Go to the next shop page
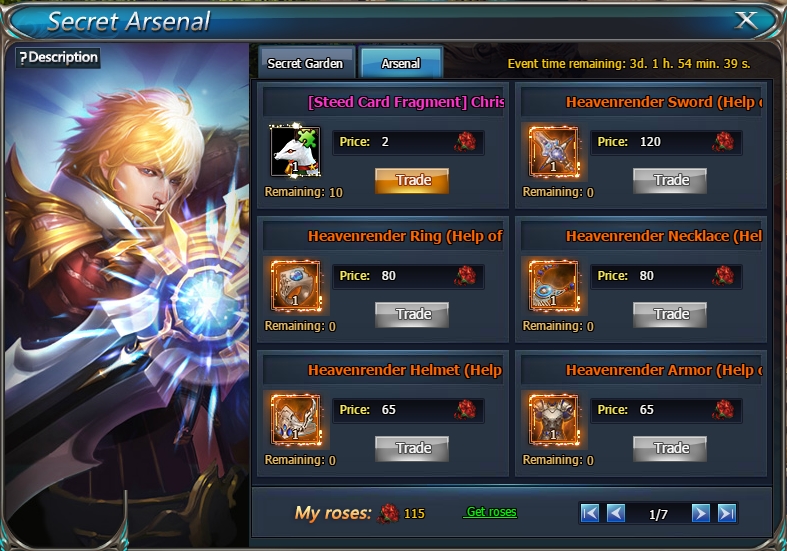Image resolution: width=787 pixels, height=551 pixels. 701,513
